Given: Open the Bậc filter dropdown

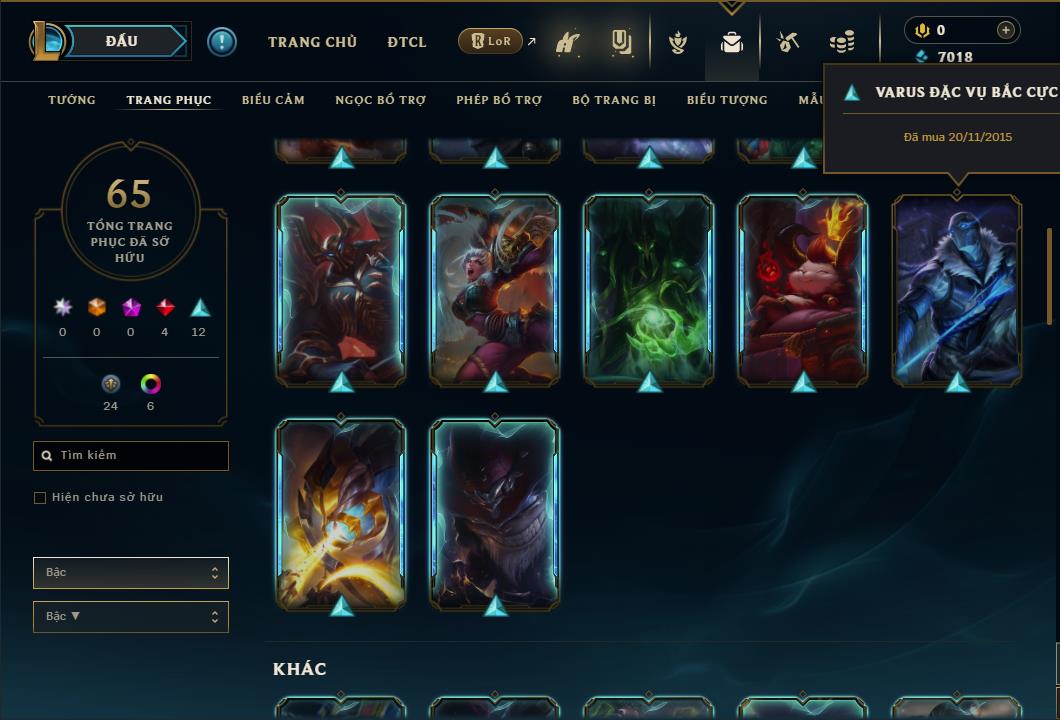Looking at the screenshot, I should 131,573.
